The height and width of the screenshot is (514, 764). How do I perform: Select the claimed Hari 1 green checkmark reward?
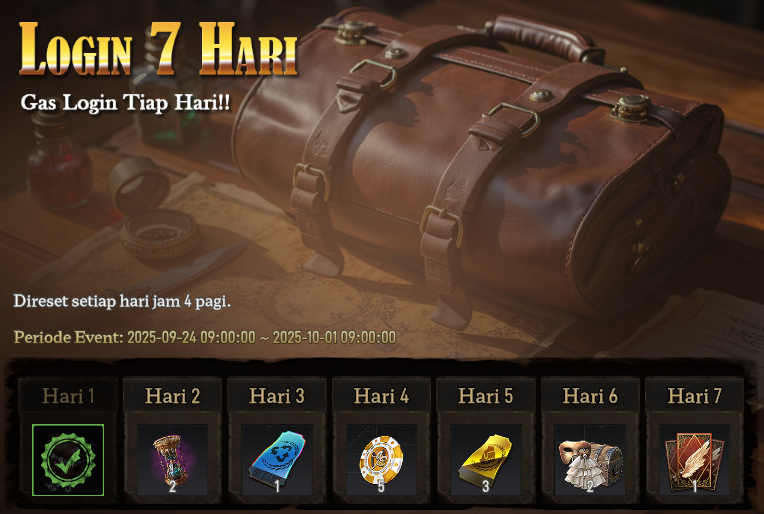pos(68,460)
